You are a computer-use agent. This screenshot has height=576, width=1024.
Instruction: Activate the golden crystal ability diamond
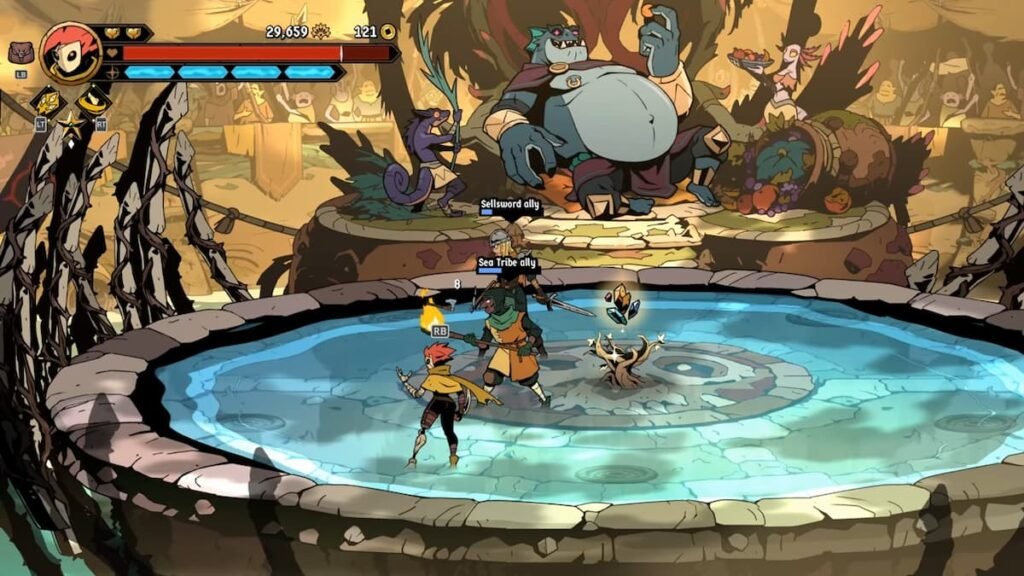coord(47,101)
